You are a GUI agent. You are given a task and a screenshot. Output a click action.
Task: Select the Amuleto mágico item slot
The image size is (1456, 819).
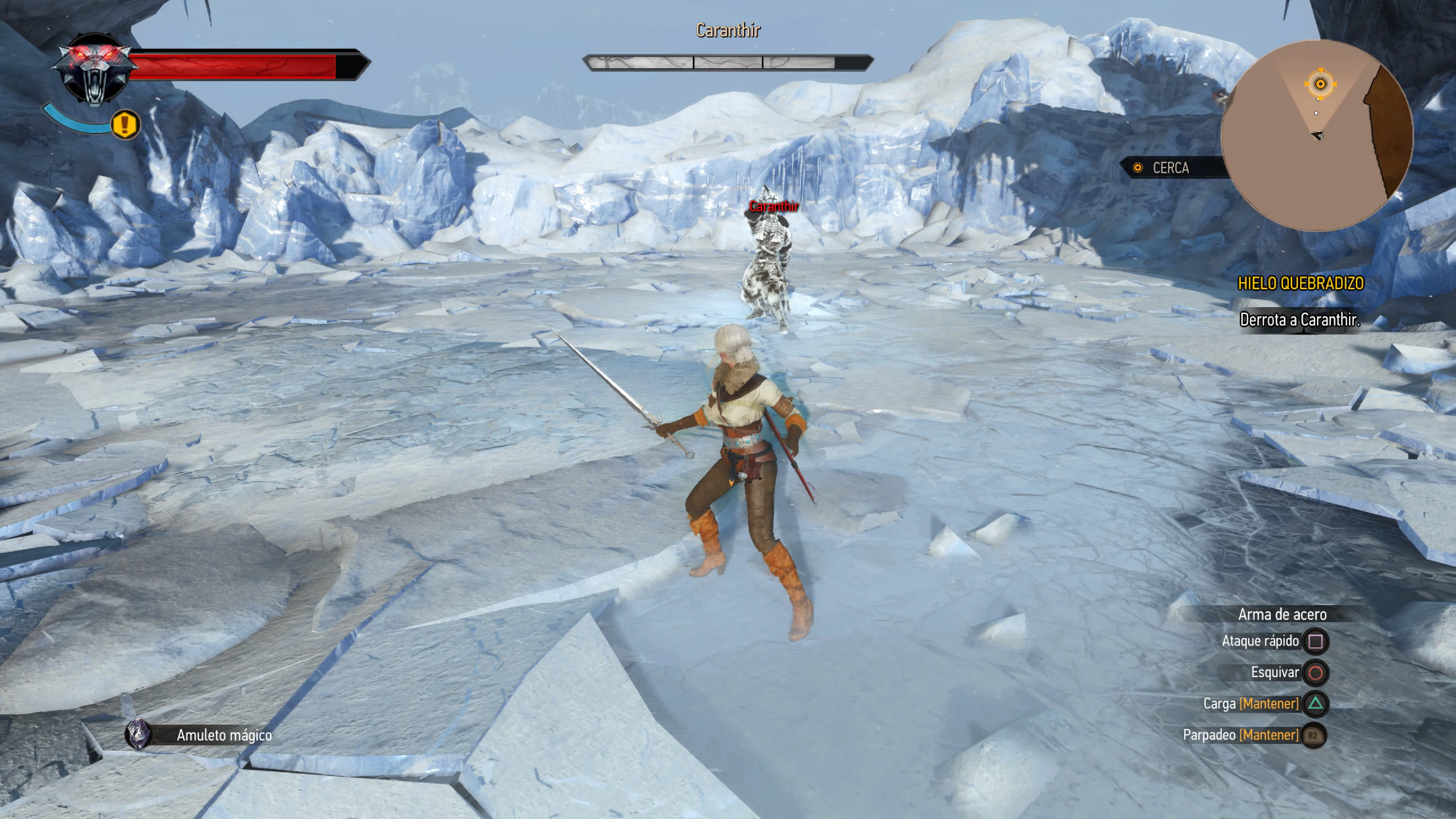point(139,734)
